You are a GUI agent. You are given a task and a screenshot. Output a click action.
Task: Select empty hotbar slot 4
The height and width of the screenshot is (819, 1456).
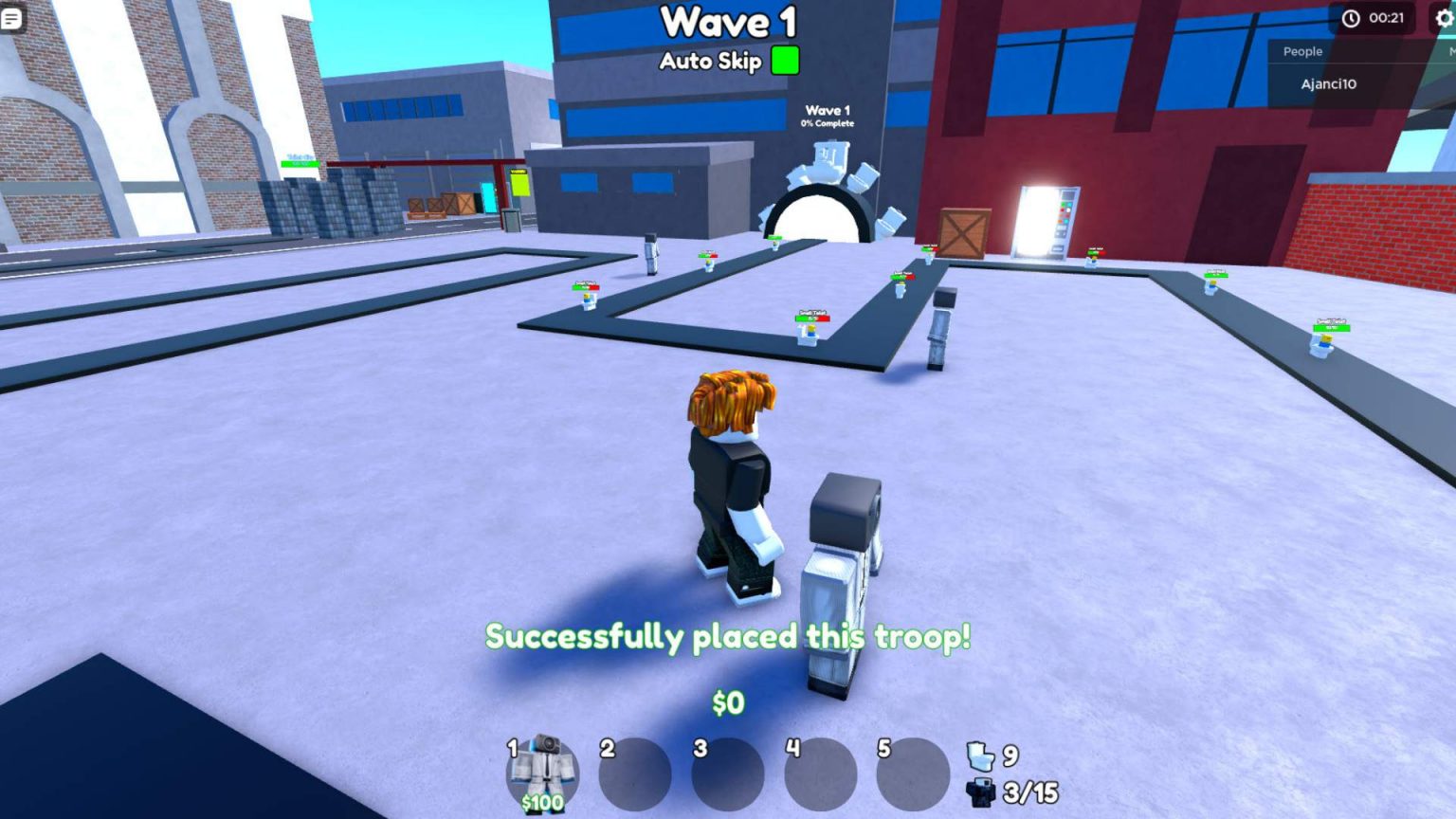pyautogui.click(x=820, y=773)
